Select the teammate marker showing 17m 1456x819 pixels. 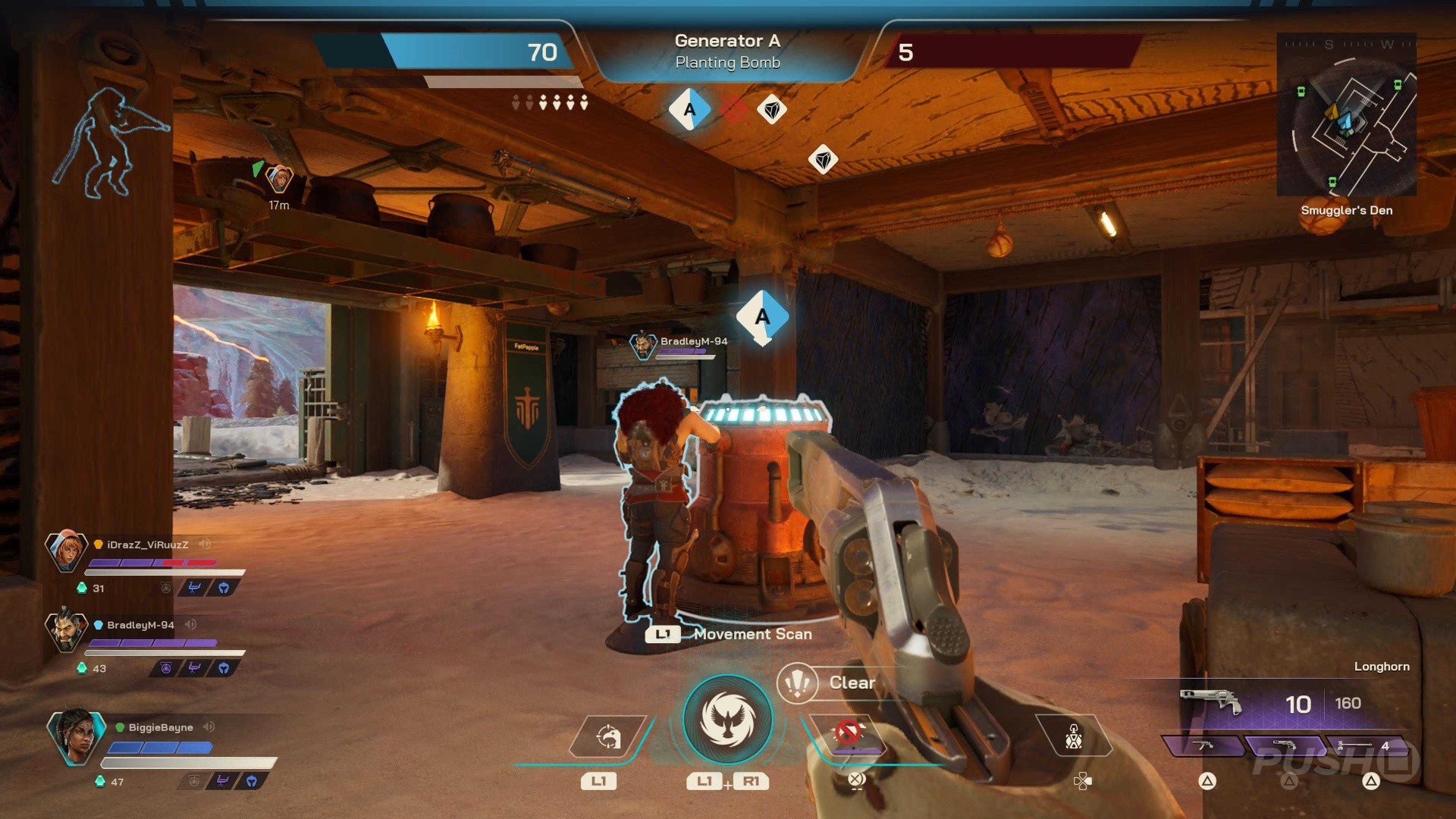pos(280,180)
